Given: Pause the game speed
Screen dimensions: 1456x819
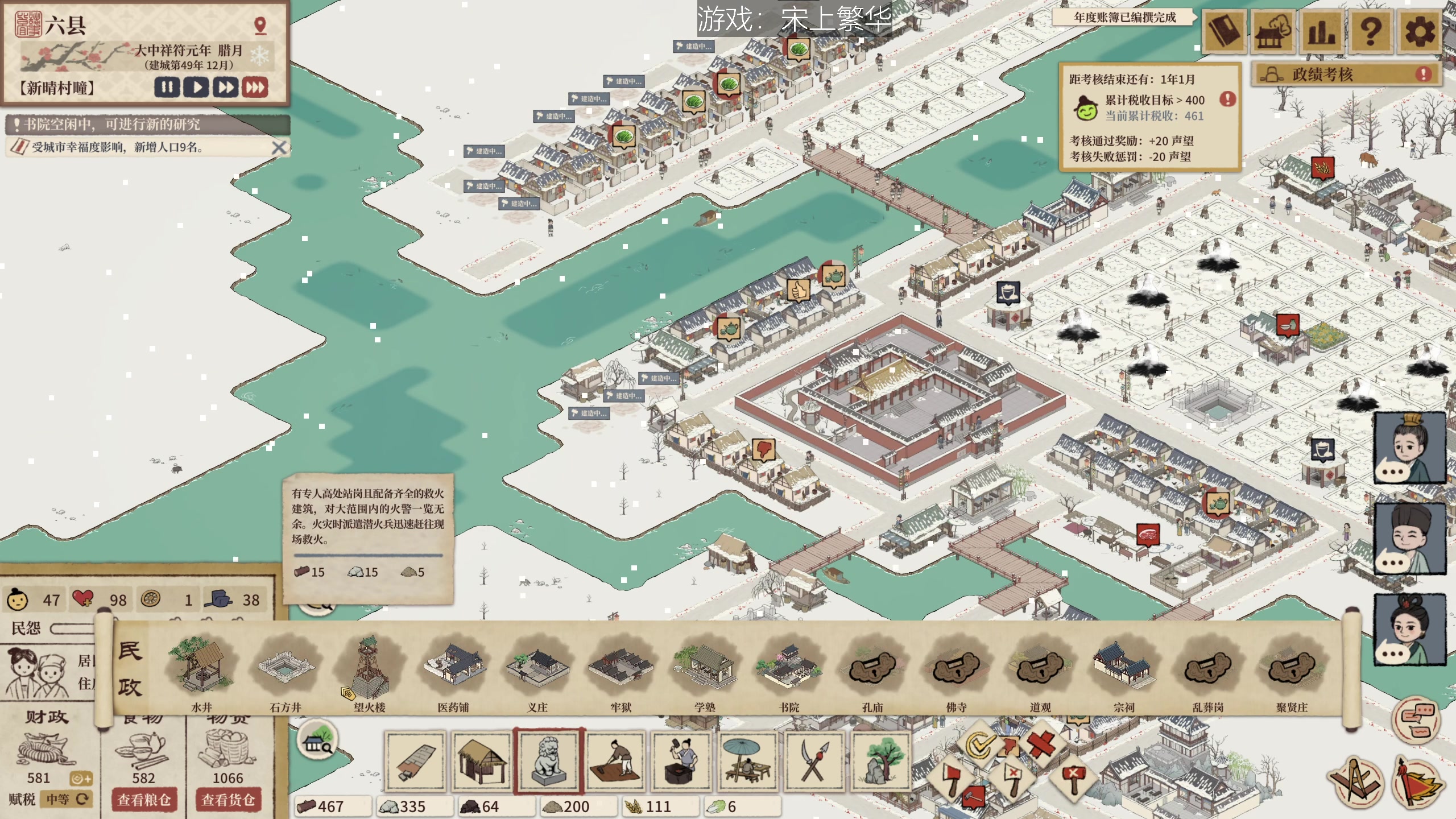Looking at the screenshot, I should 167,88.
